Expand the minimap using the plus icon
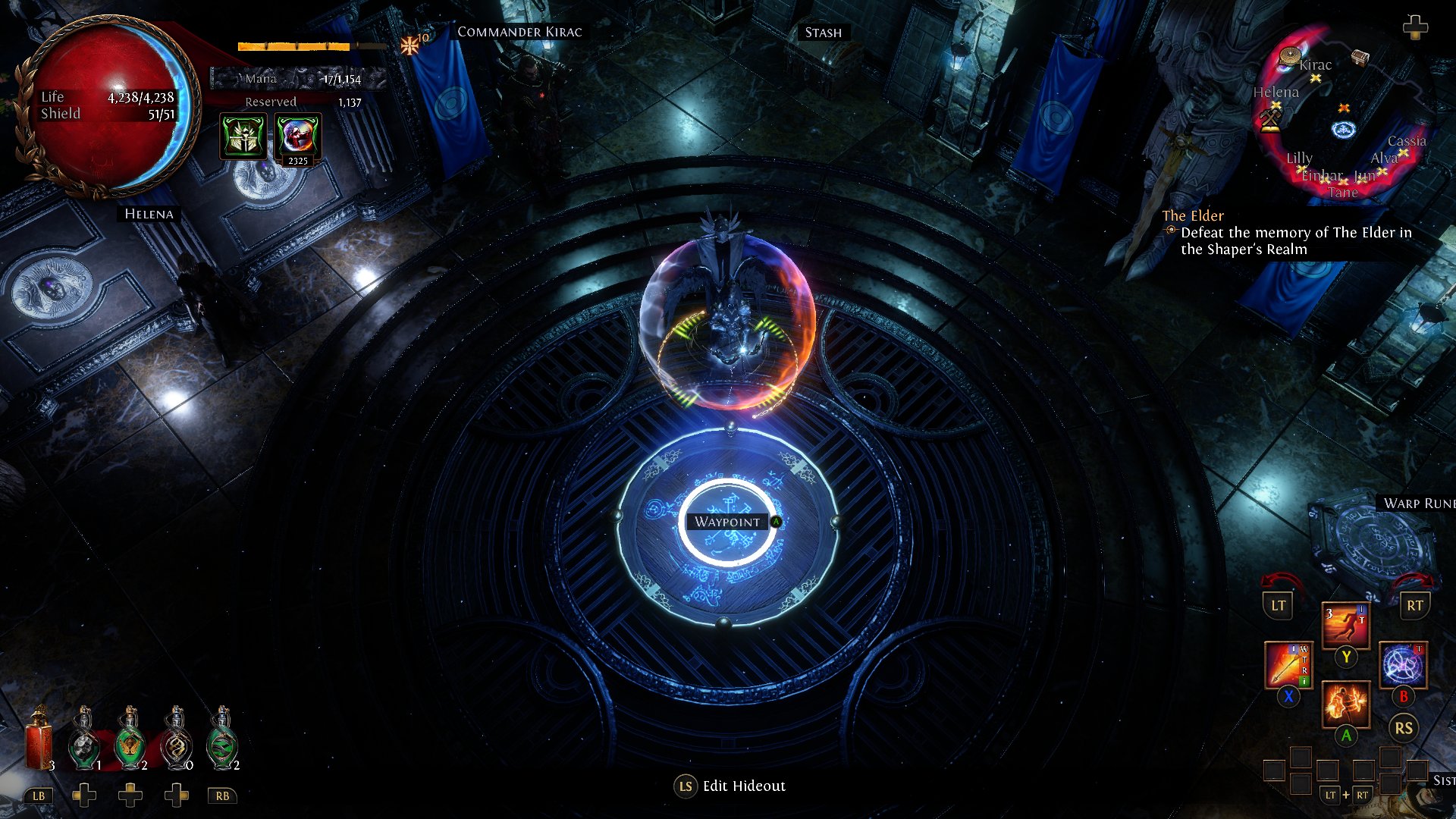The height and width of the screenshot is (819, 1456). pyautogui.click(x=1415, y=29)
